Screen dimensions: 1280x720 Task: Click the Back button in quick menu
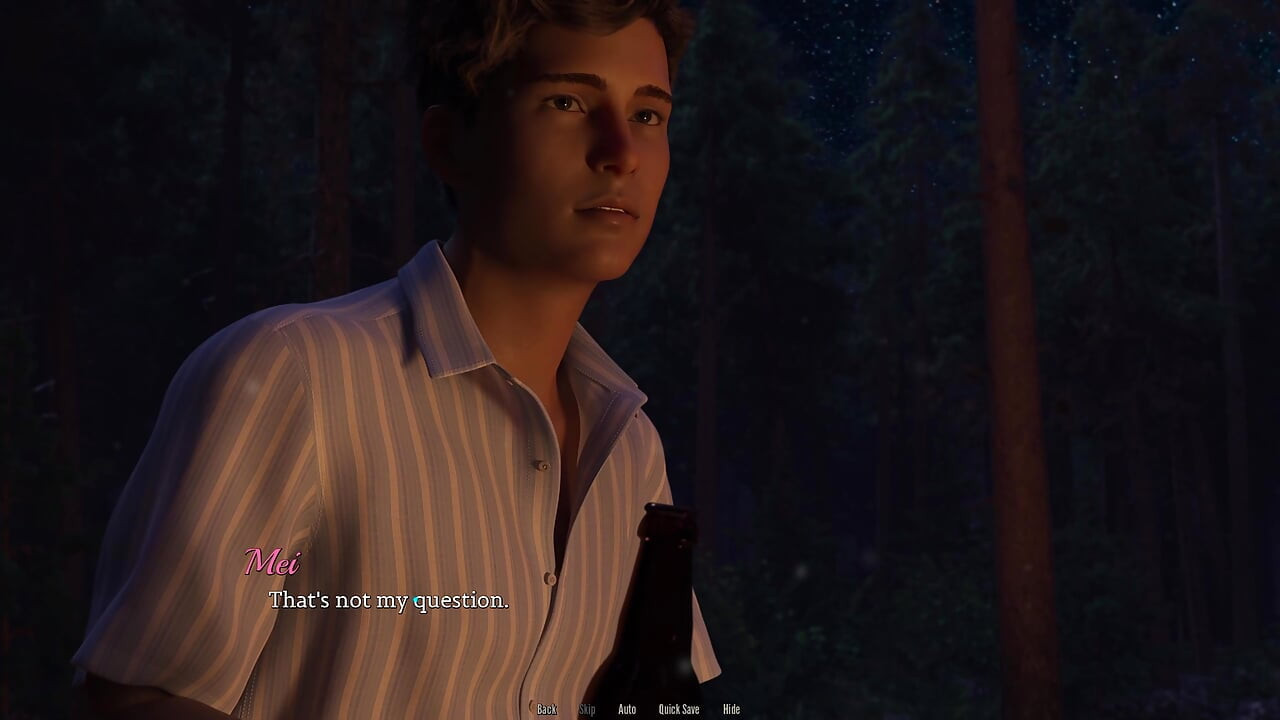pyautogui.click(x=547, y=709)
